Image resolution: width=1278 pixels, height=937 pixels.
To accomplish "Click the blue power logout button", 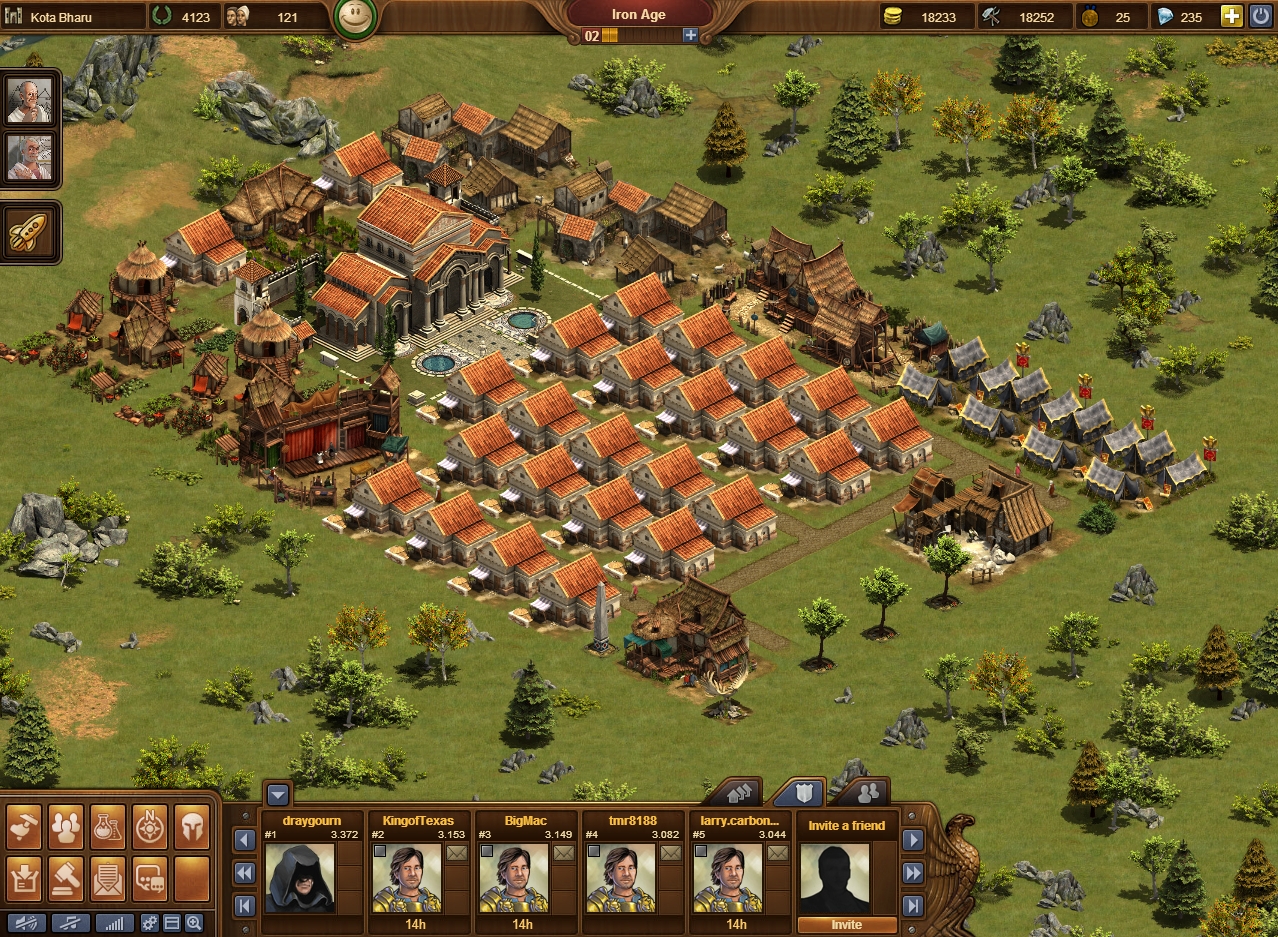I will click(1261, 16).
